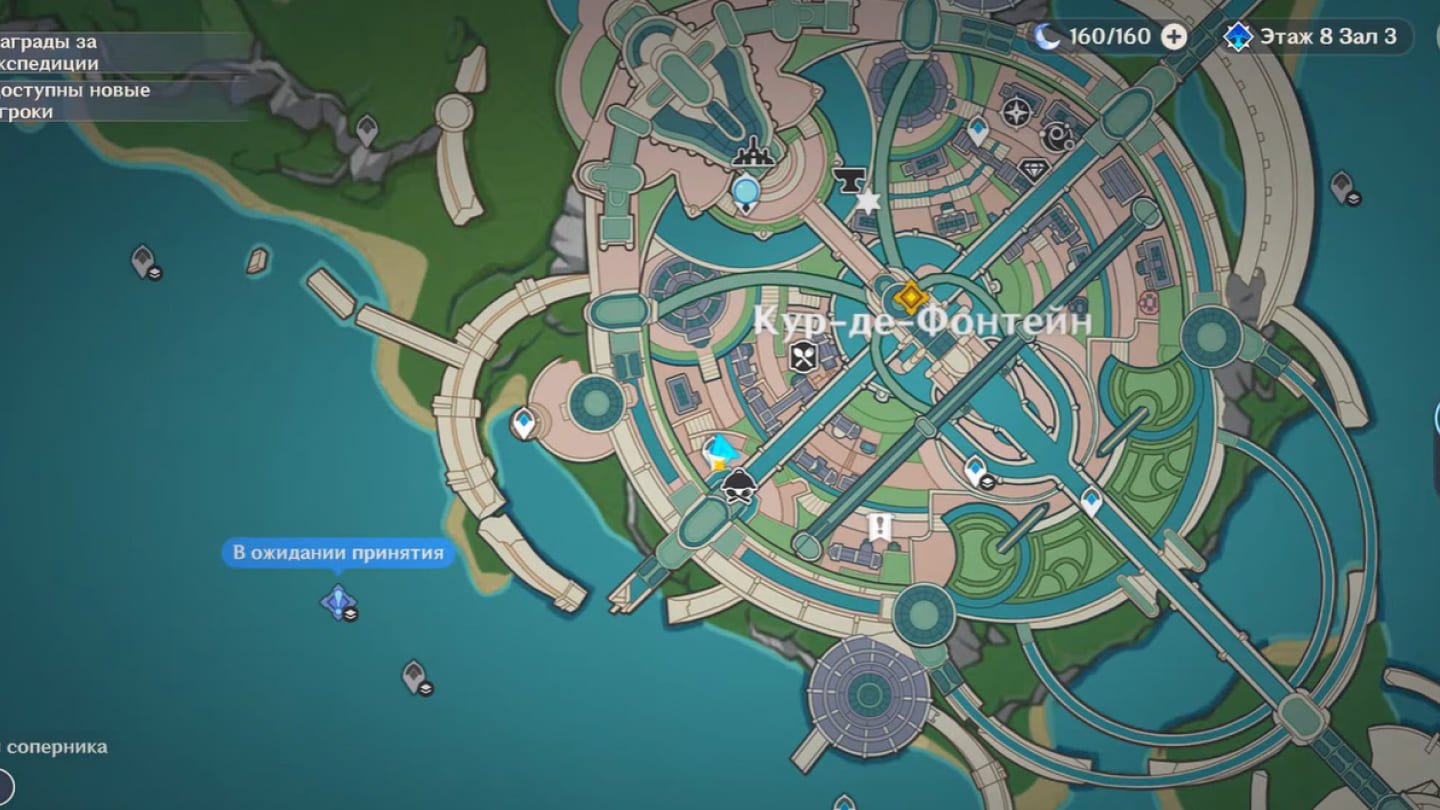Click the pink life ring marker
1440x810 pixels.
(x=1148, y=303)
